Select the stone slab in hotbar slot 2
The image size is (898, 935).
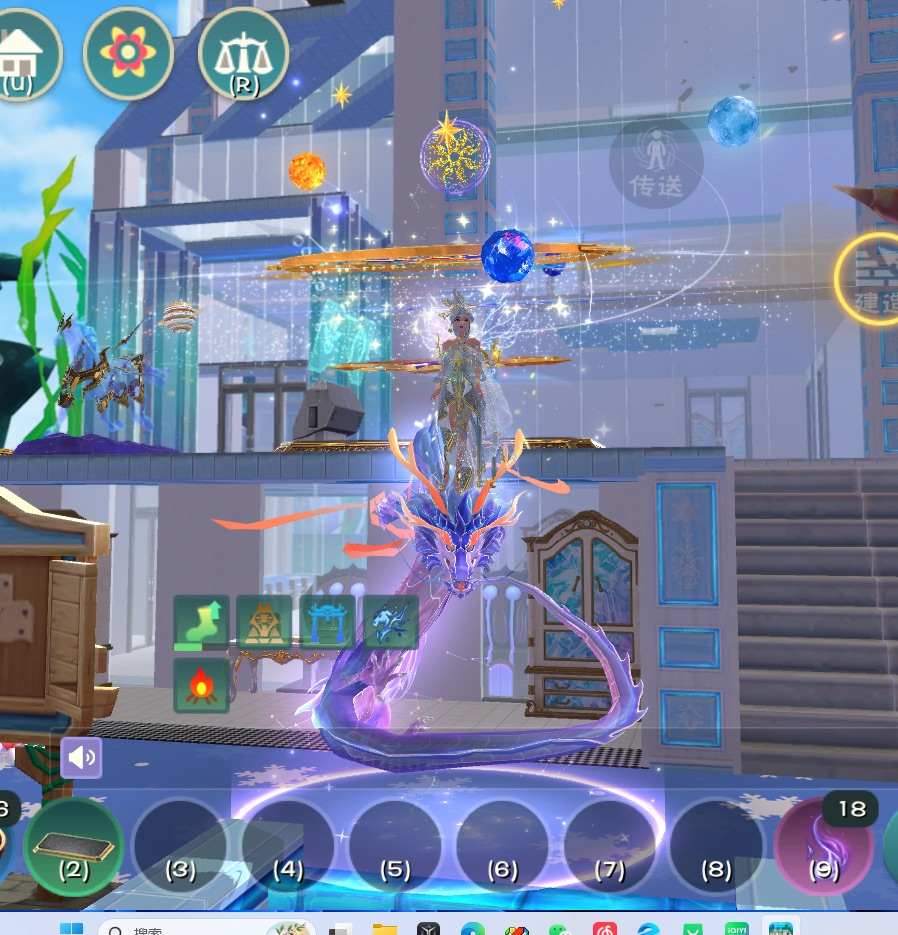point(73,846)
